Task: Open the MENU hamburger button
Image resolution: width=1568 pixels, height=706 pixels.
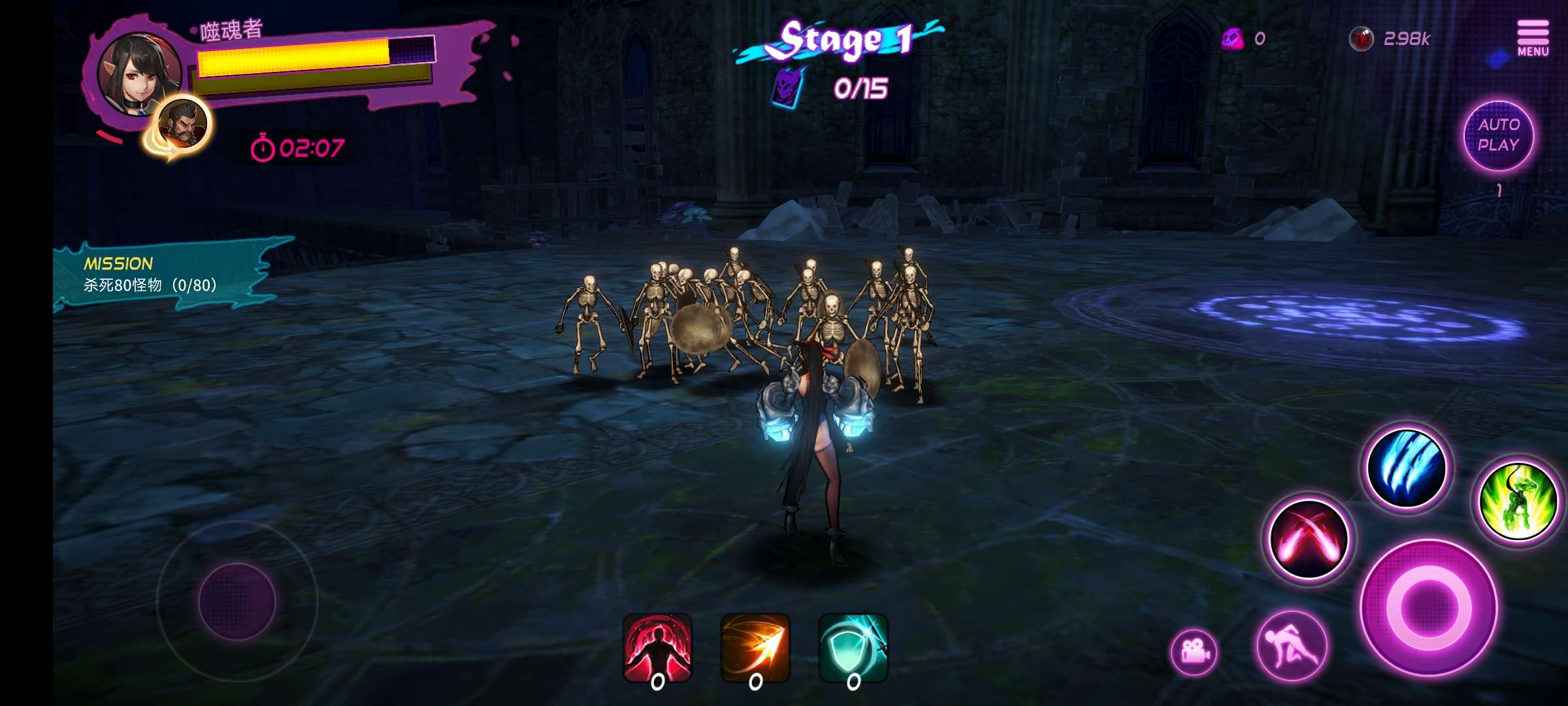Action: (x=1532, y=37)
